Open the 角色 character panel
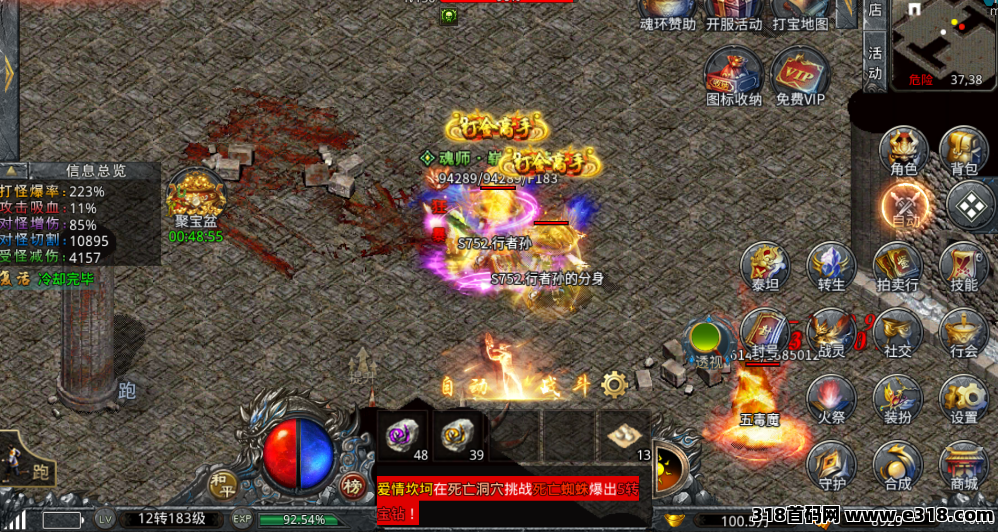998x532 pixels. pos(904,151)
